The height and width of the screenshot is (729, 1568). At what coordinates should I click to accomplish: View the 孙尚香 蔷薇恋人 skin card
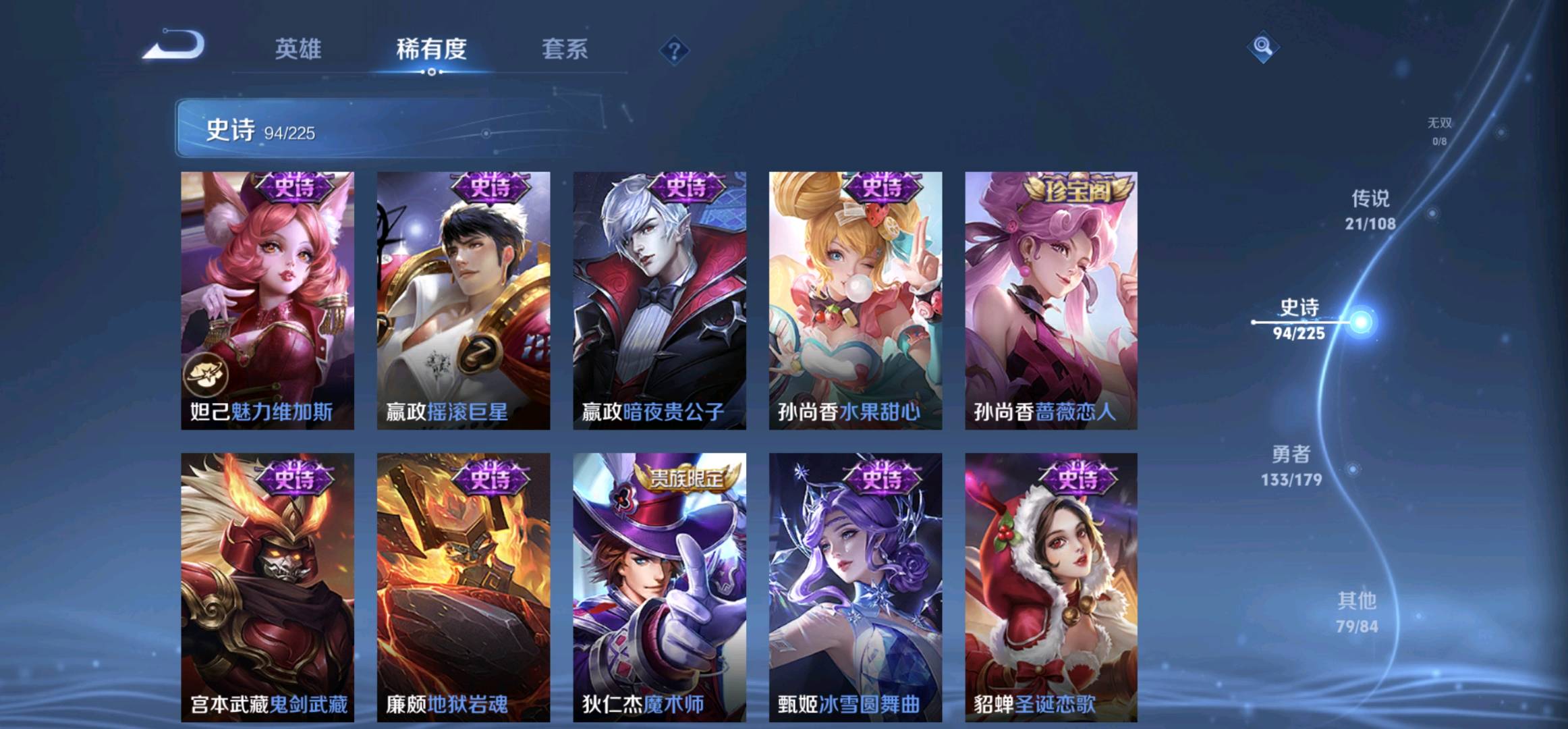pos(1051,300)
